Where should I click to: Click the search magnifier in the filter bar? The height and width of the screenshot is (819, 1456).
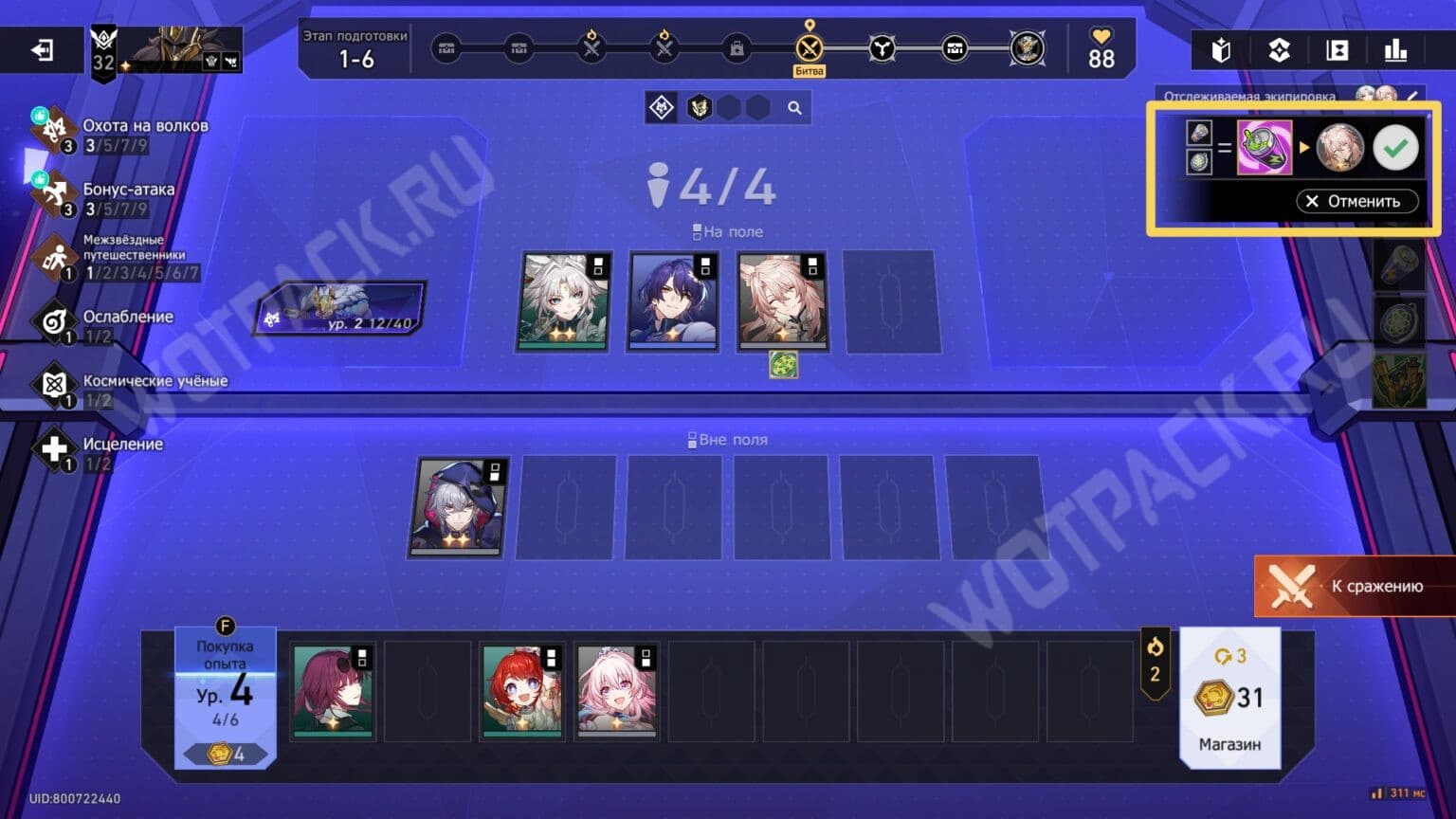[792, 107]
